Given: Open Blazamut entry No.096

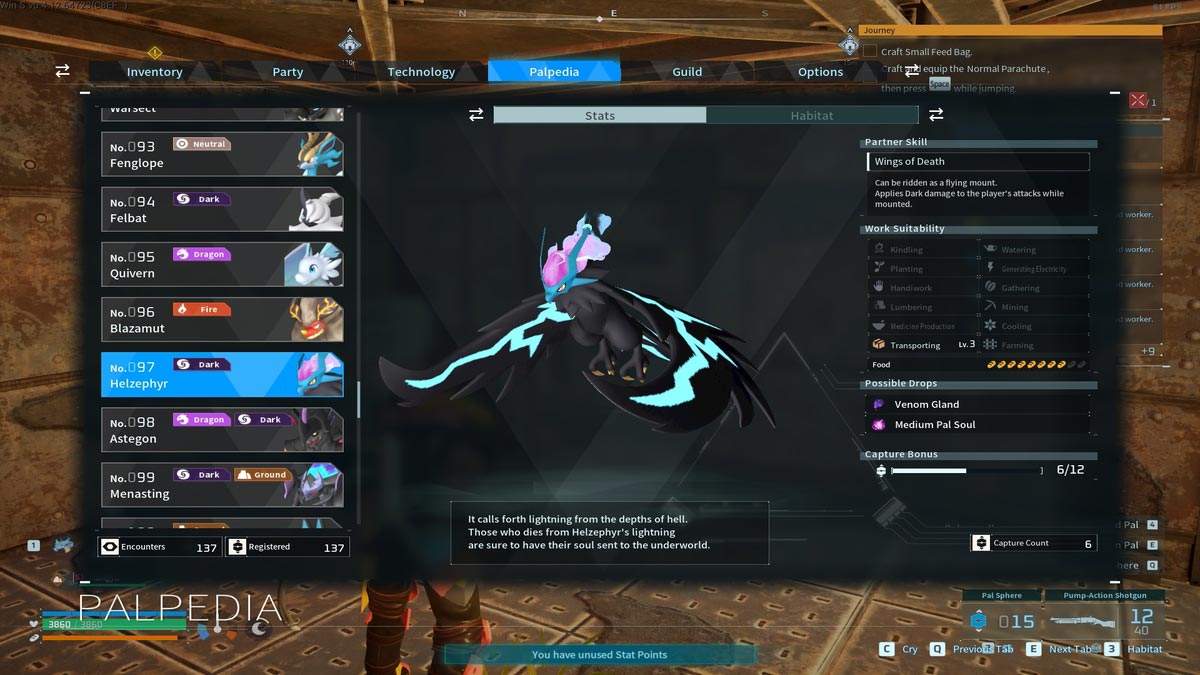Looking at the screenshot, I should point(222,319).
